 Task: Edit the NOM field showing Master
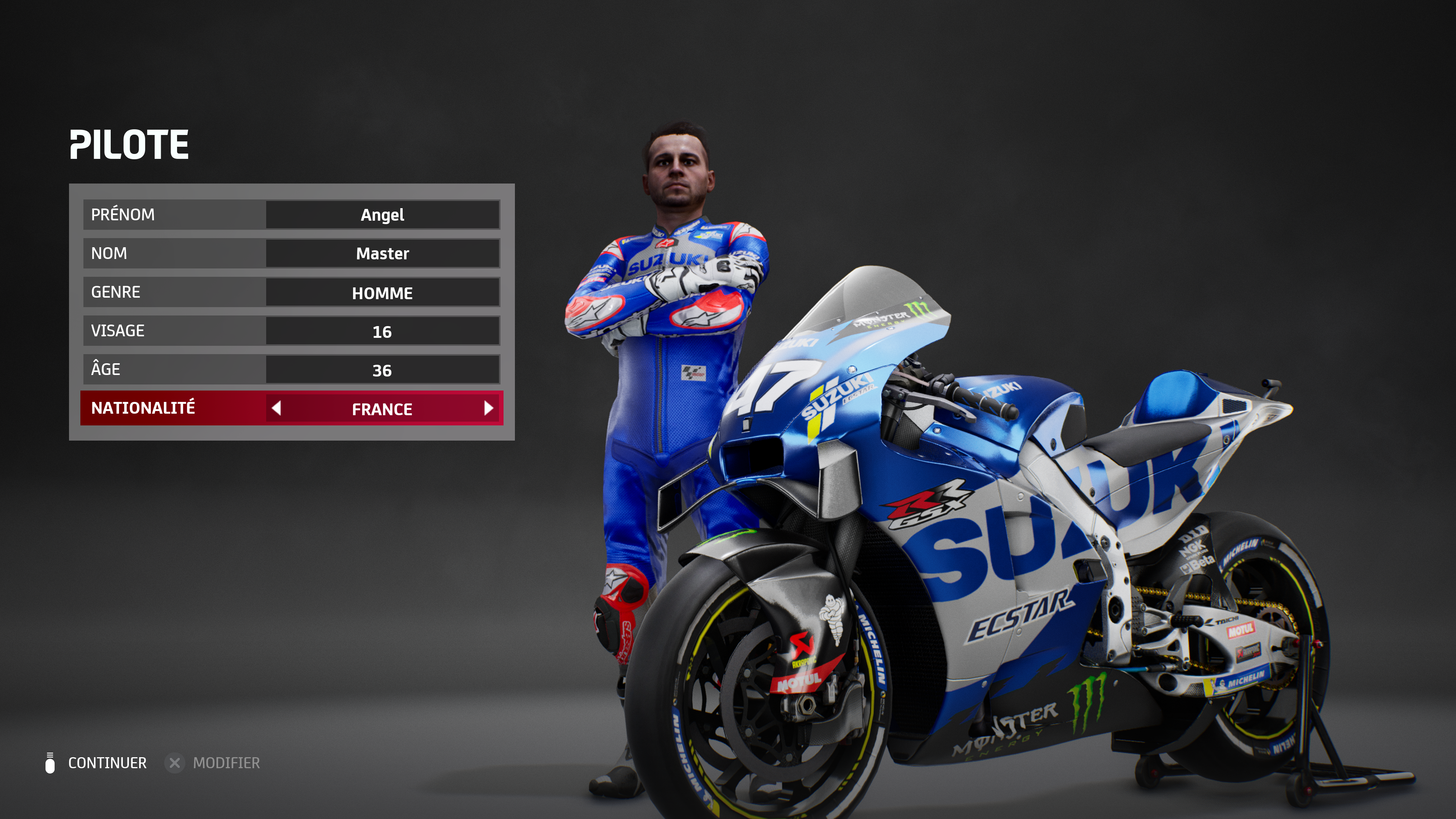382,254
